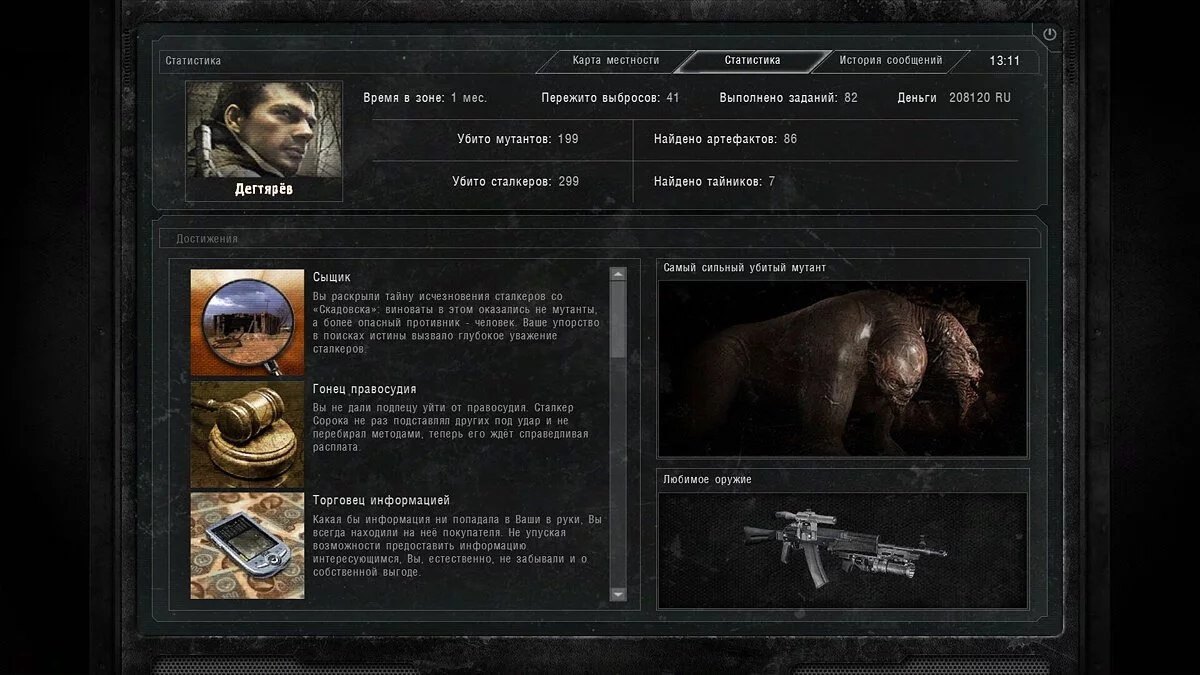
Task: Switch to the Карта местности tab
Action: (x=615, y=61)
